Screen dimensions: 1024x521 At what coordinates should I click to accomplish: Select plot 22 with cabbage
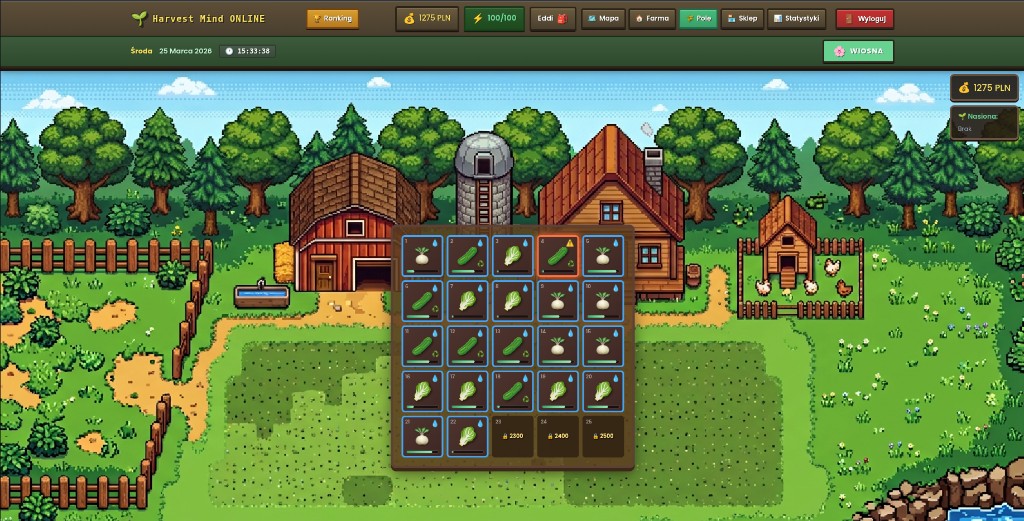468,437
